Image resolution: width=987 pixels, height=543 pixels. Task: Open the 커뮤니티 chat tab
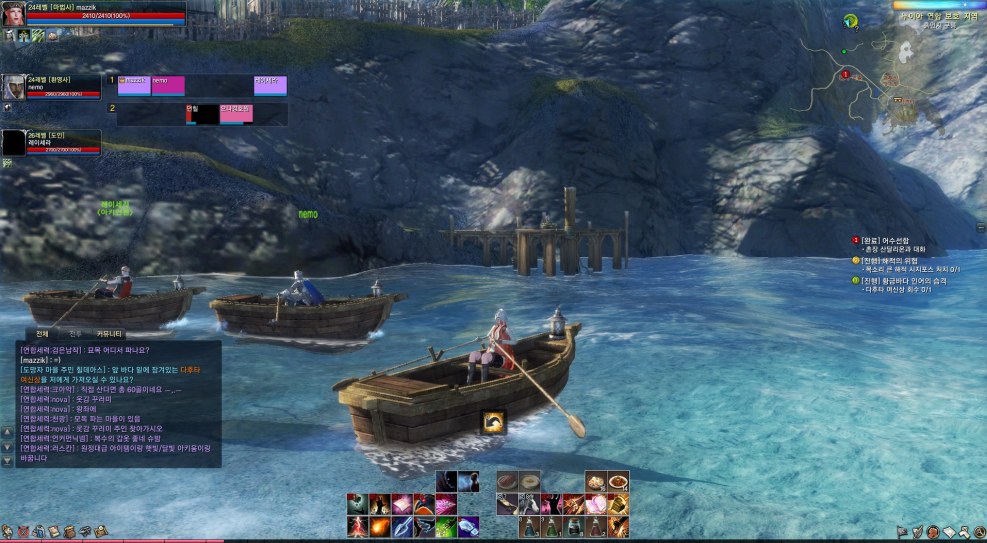109,333
